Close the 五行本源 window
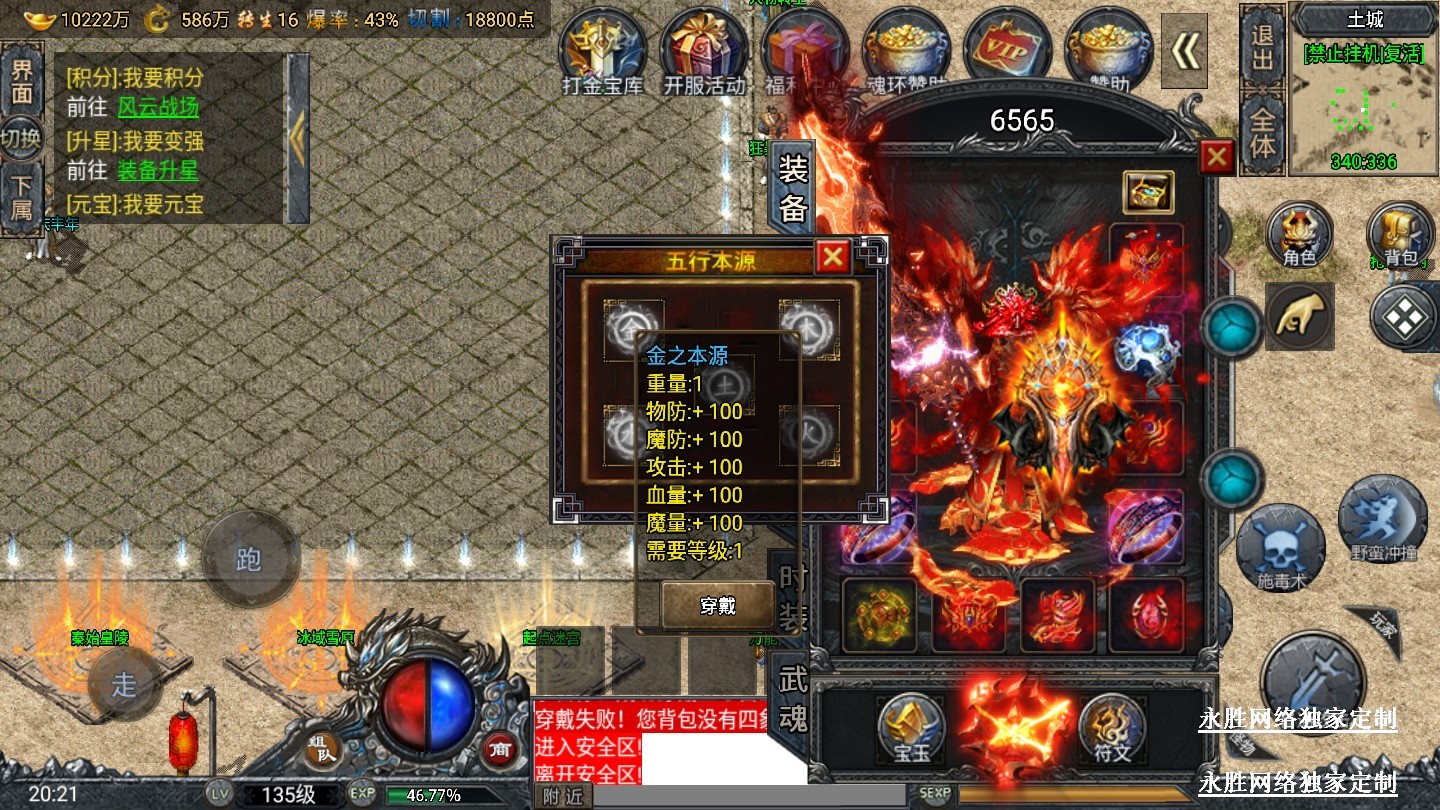Viewport: 1440px width, 810px height. tap(832, 258)
